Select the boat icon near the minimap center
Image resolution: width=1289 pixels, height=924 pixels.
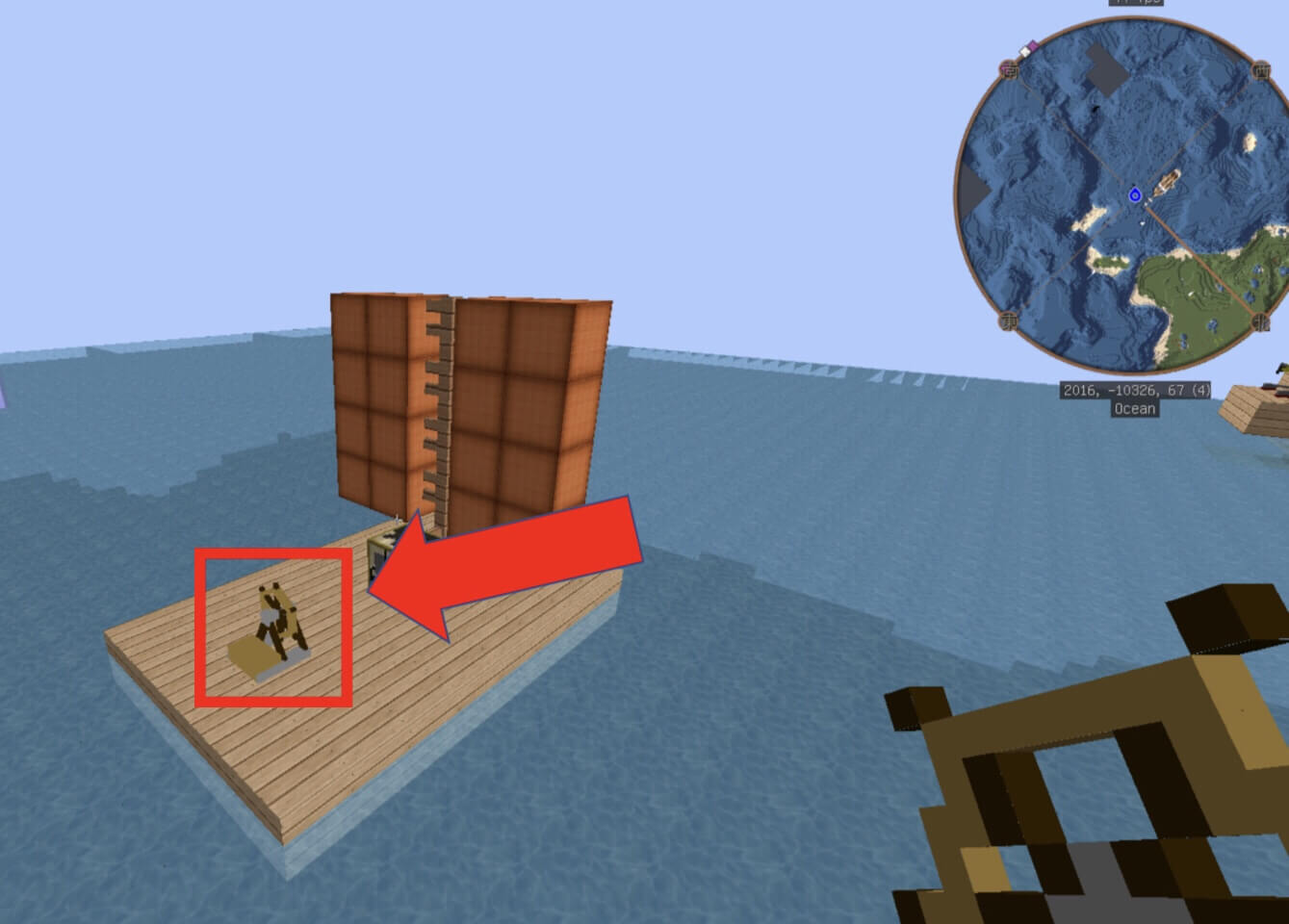point(1169,181)
